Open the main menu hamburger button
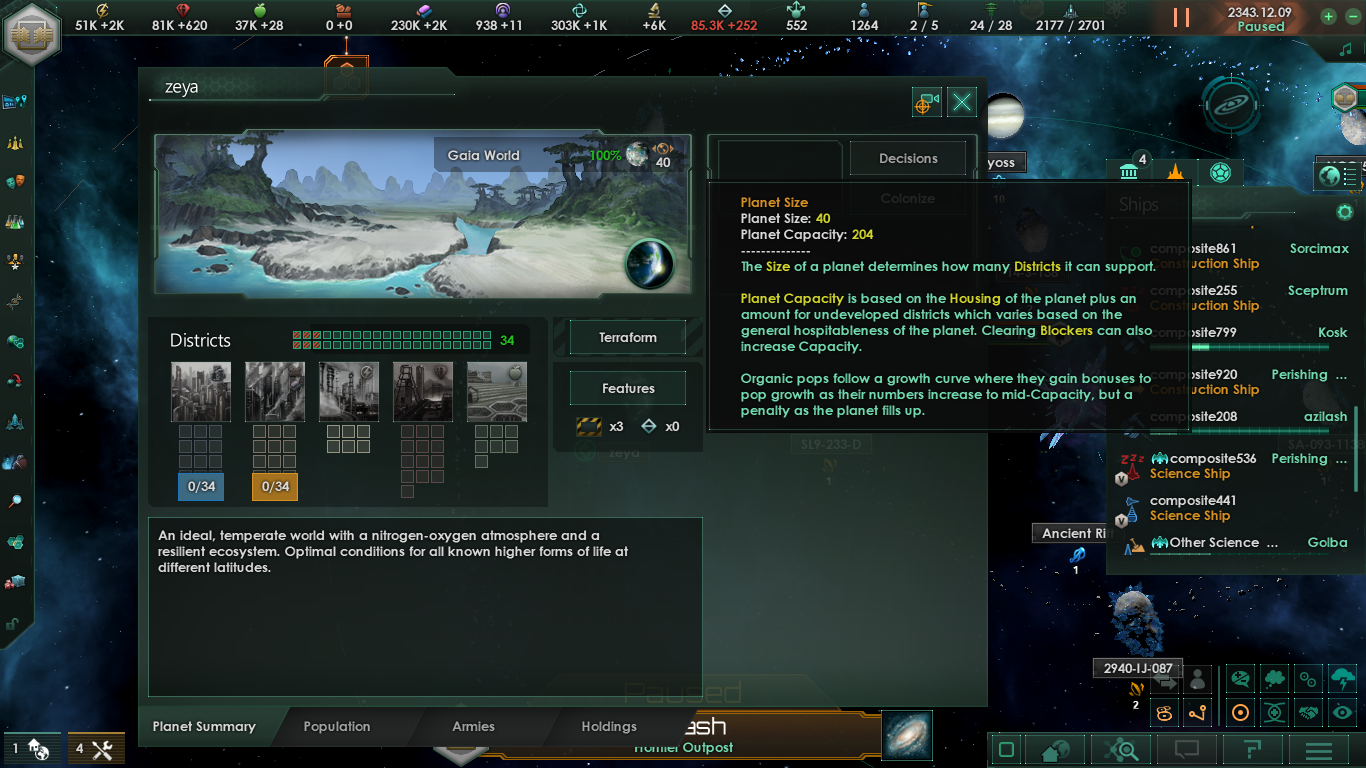The height and width of the screenshot is (768, 1366). [x=1319, y=750]
